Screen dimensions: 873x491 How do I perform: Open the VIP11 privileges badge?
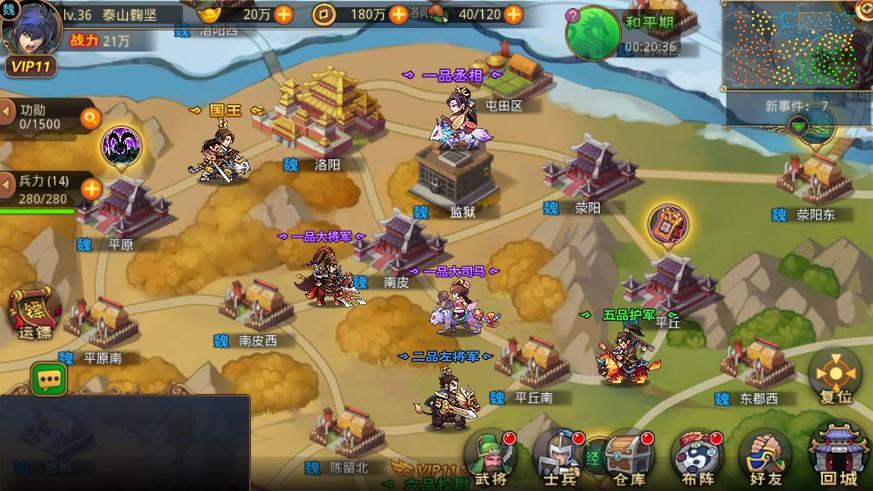coord(30,66)
